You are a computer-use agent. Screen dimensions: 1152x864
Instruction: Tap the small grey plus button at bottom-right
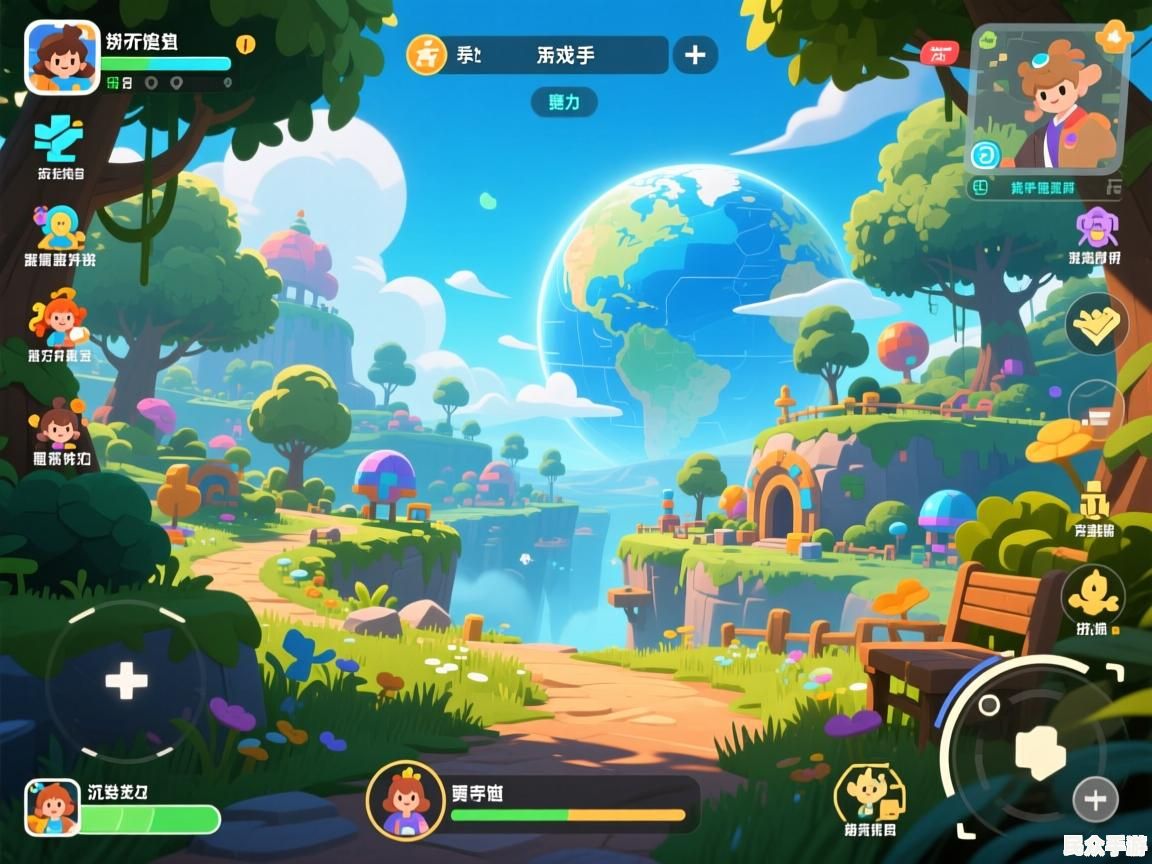click(x=1095, y=799)
